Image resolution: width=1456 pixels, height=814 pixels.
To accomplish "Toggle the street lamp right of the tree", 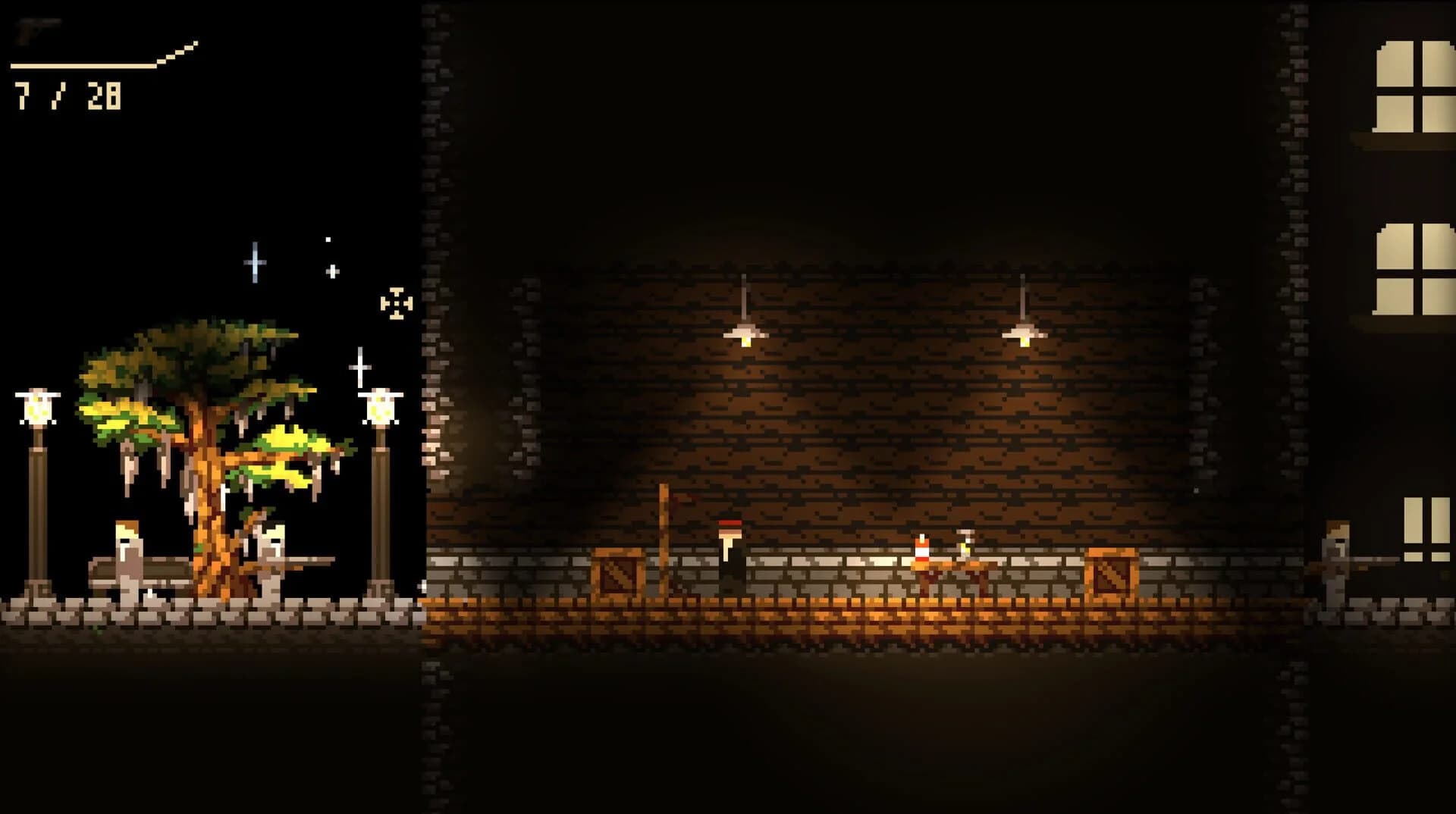I will (x=381, y=409).
